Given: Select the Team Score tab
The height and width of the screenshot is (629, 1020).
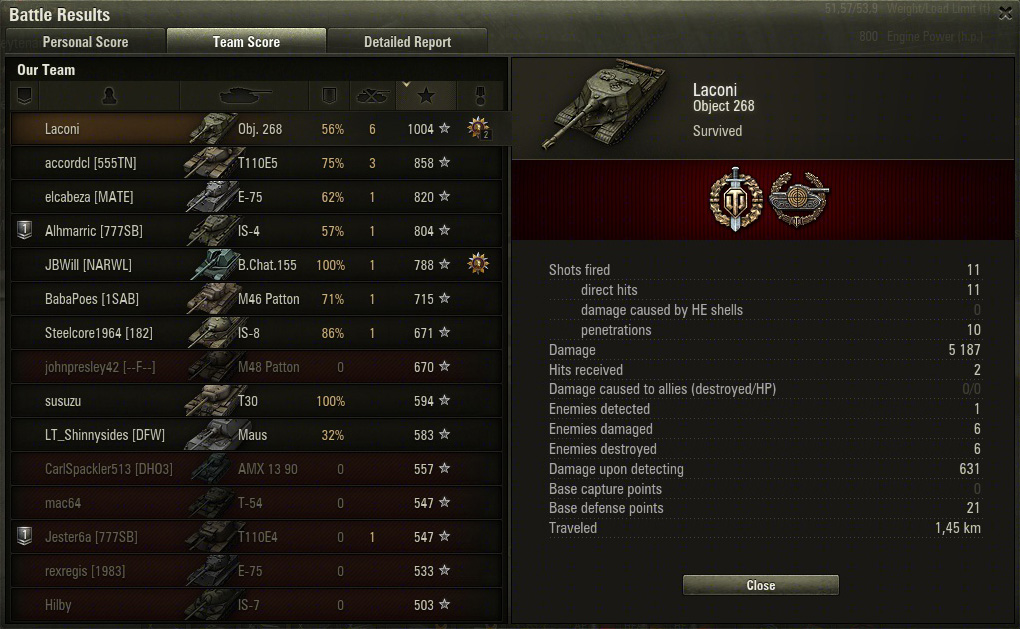Looking at the screenshot, I should coord(246,42).
